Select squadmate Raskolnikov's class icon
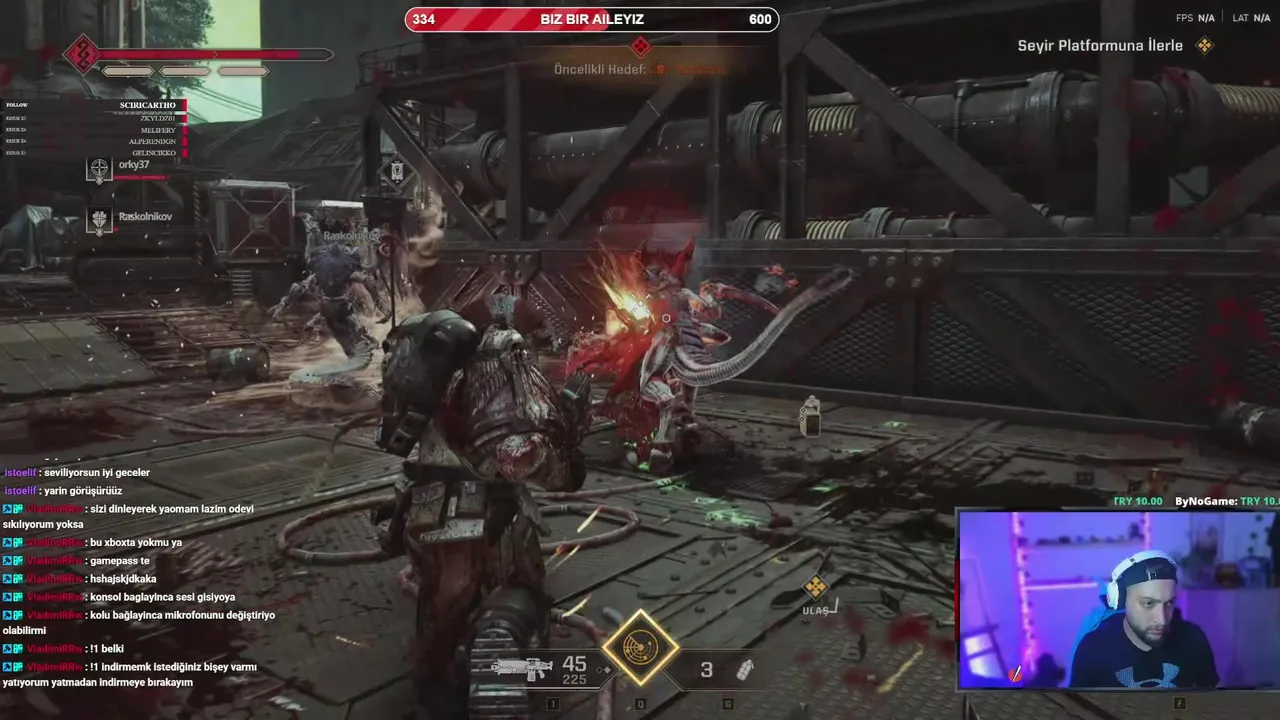Viewport: 1280px width, 720px height. point(99,221)
